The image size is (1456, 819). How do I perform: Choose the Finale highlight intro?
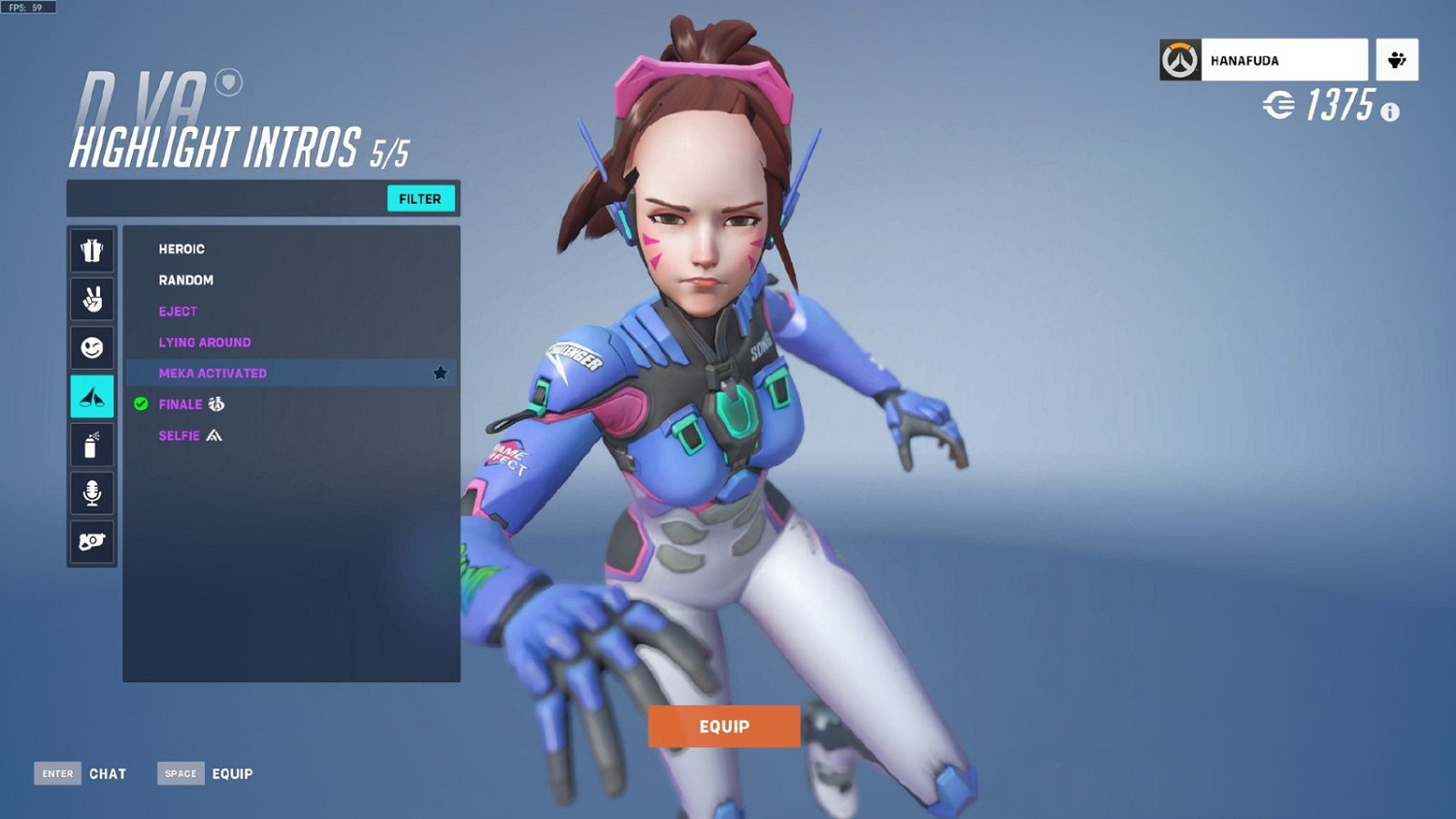tap(181, 405)
